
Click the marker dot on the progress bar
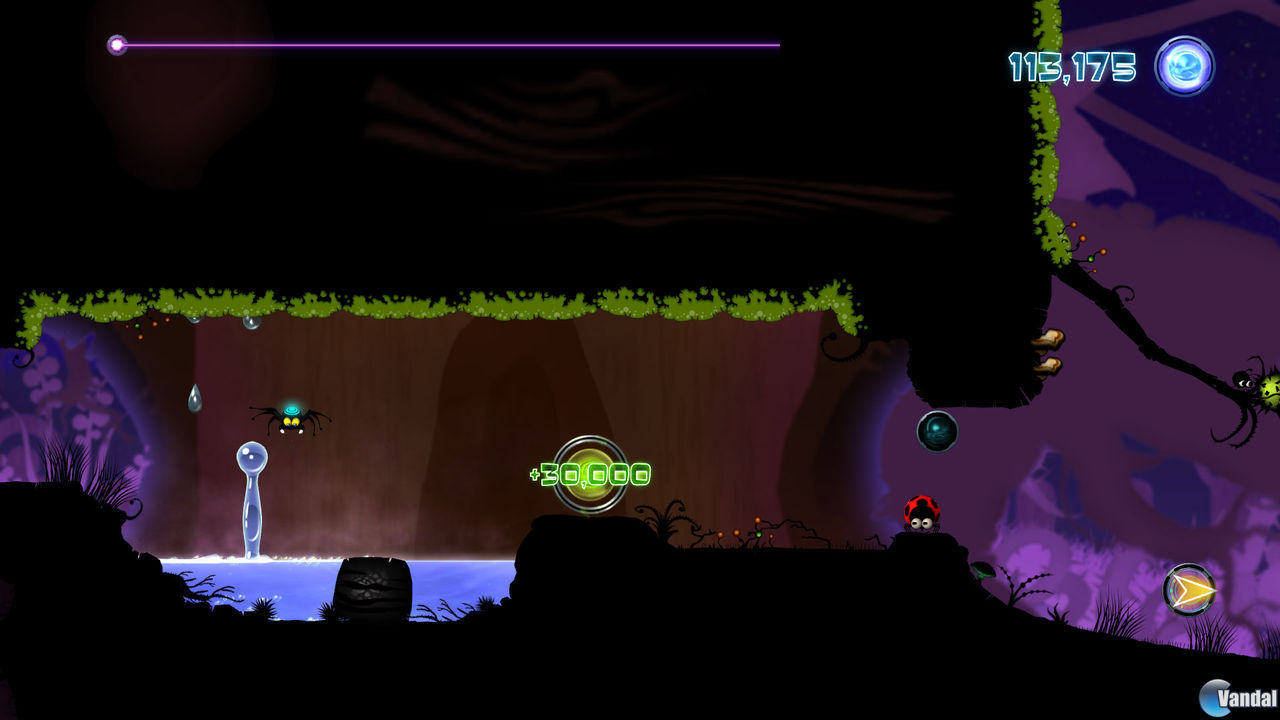click(117, 44)
